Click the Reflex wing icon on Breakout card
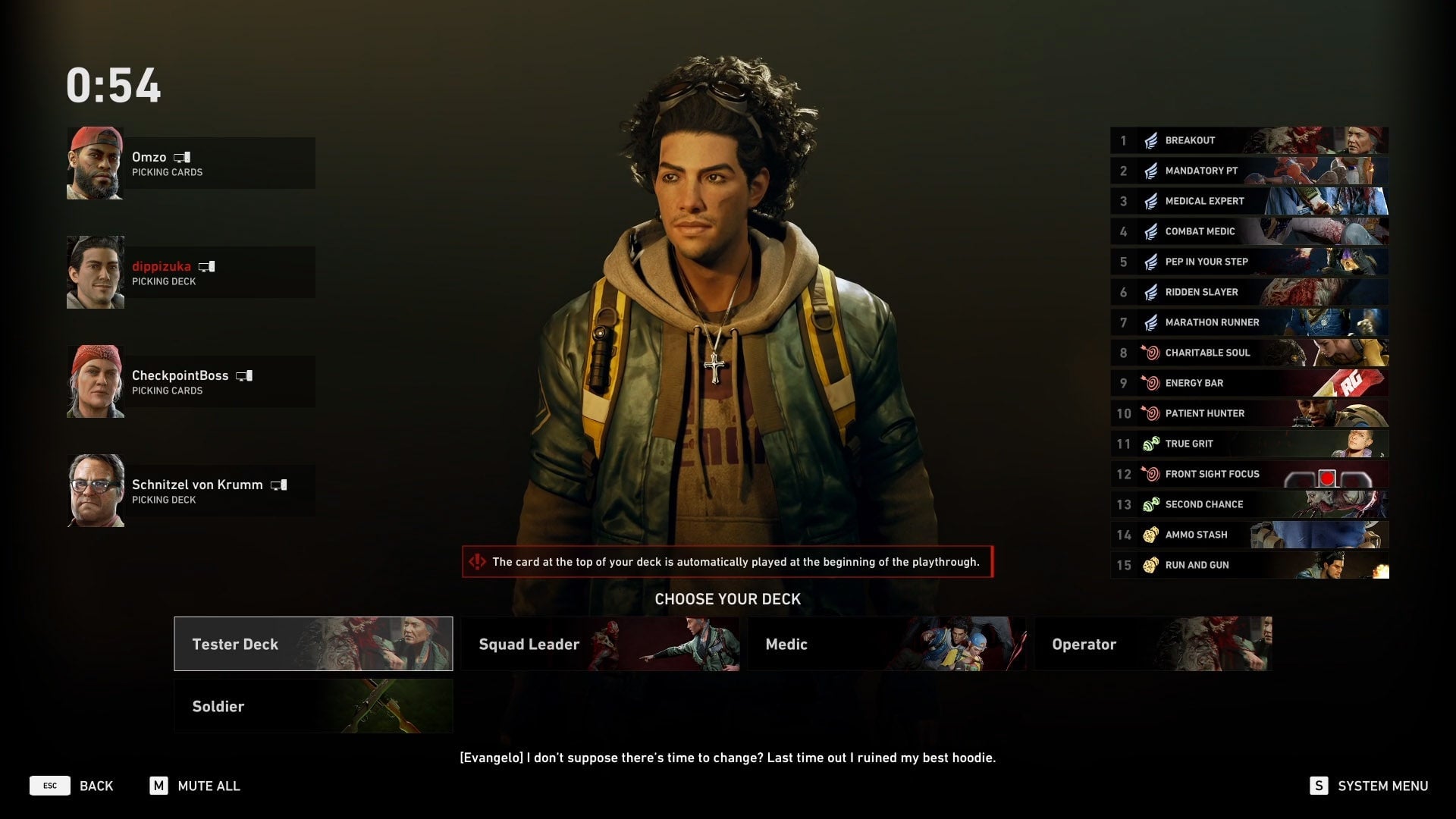The image size is (1456, 819). click(1150, 140)
